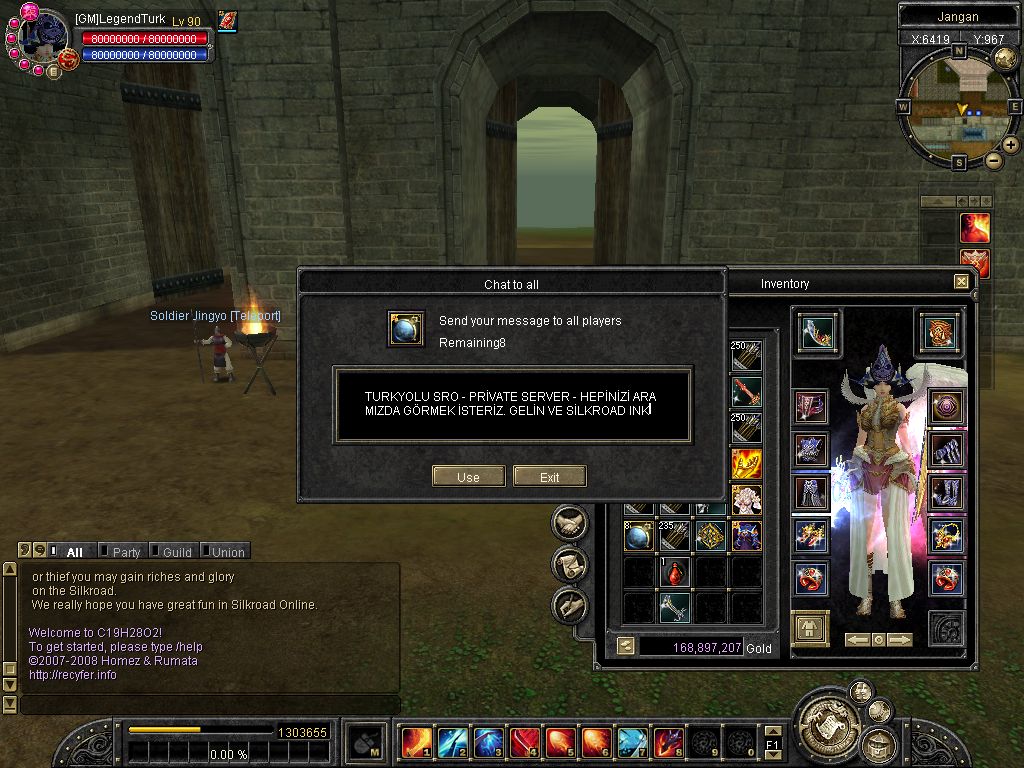Zoom in the minimap with the plus button
The width and height of the screenshot is (1024, 768).
[x=1011, y=145]
